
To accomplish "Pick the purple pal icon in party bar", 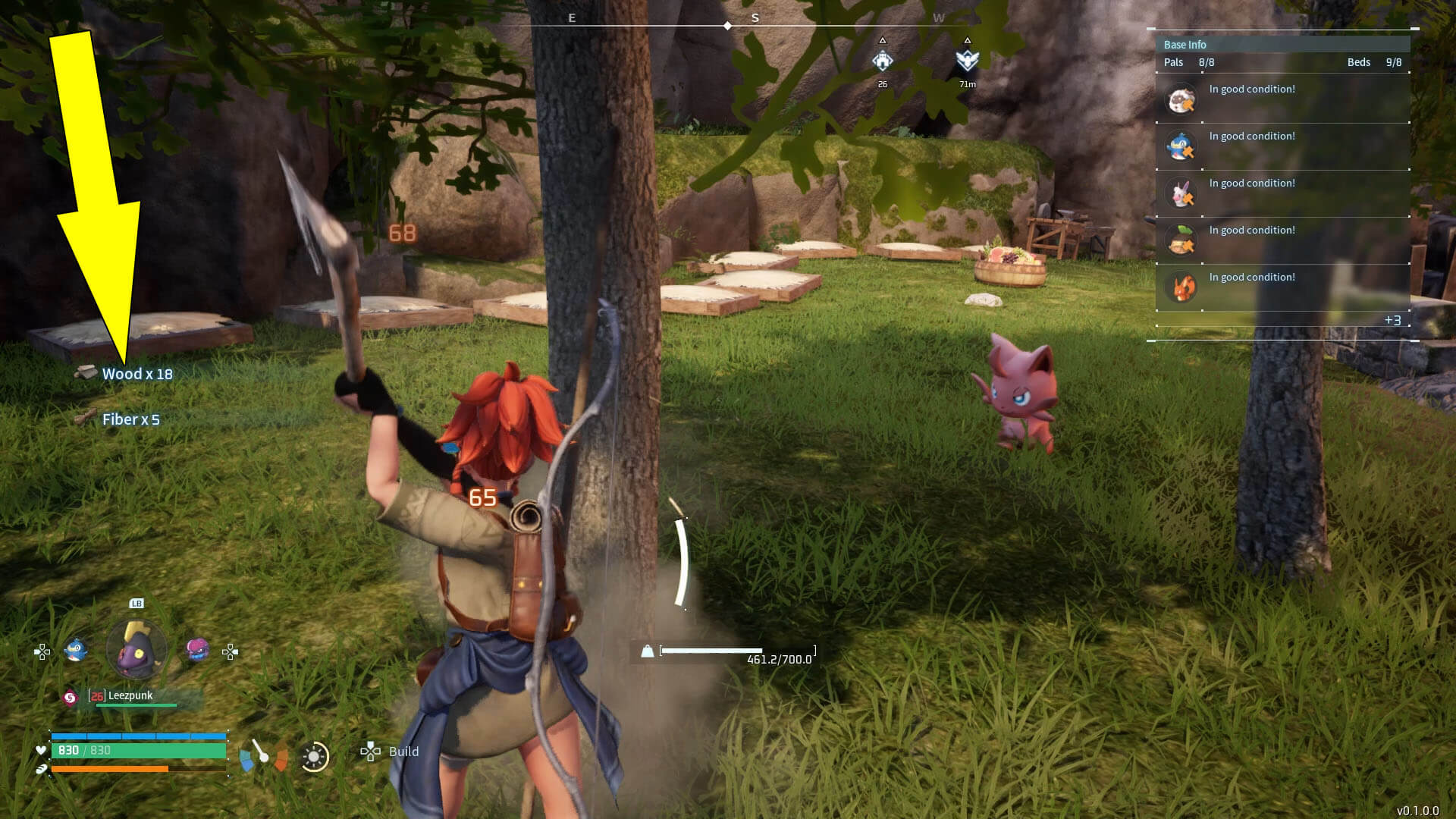I will click(197, 649).
